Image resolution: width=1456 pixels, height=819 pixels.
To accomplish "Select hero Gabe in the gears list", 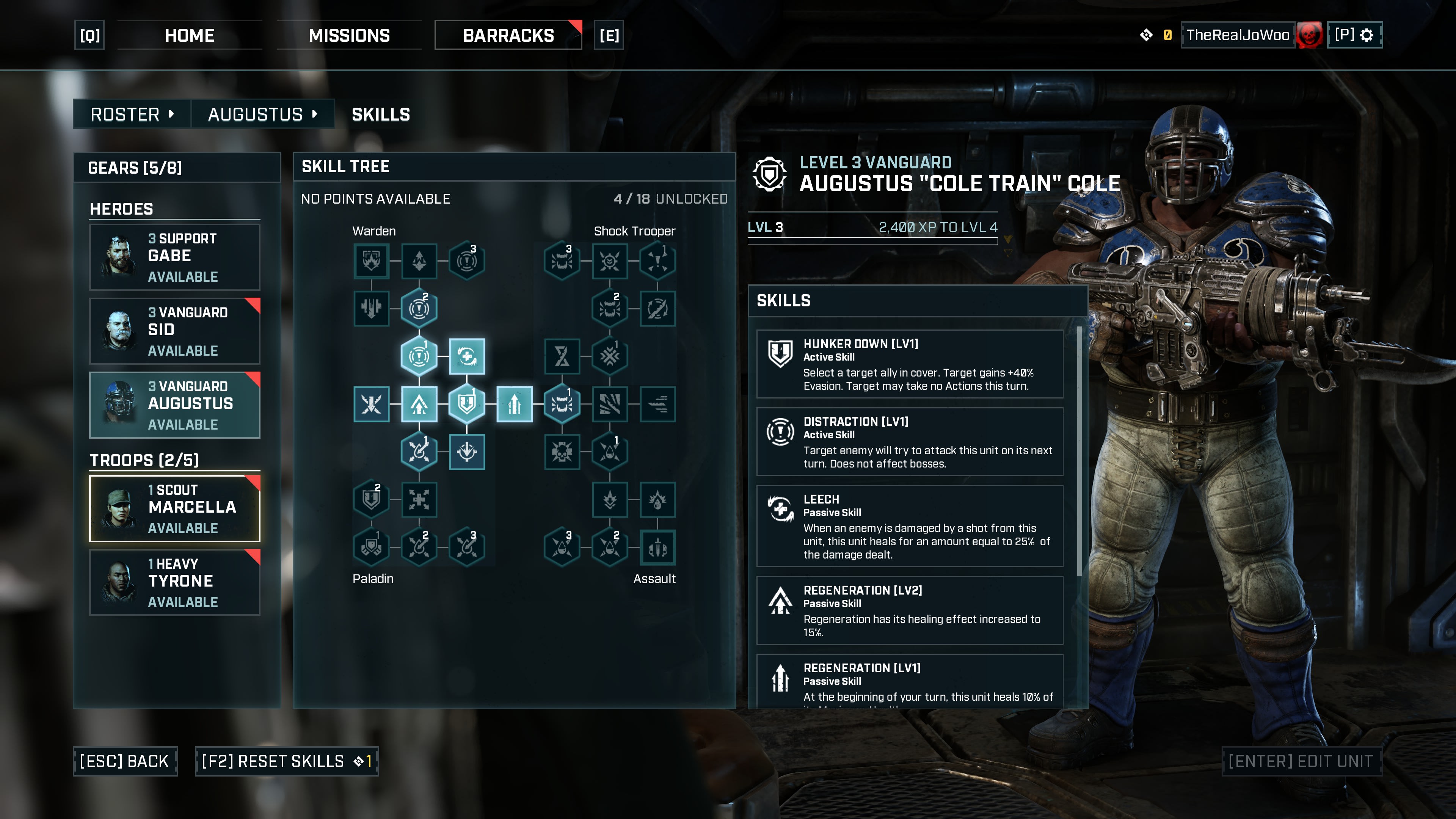I will [x=175, y=257].
